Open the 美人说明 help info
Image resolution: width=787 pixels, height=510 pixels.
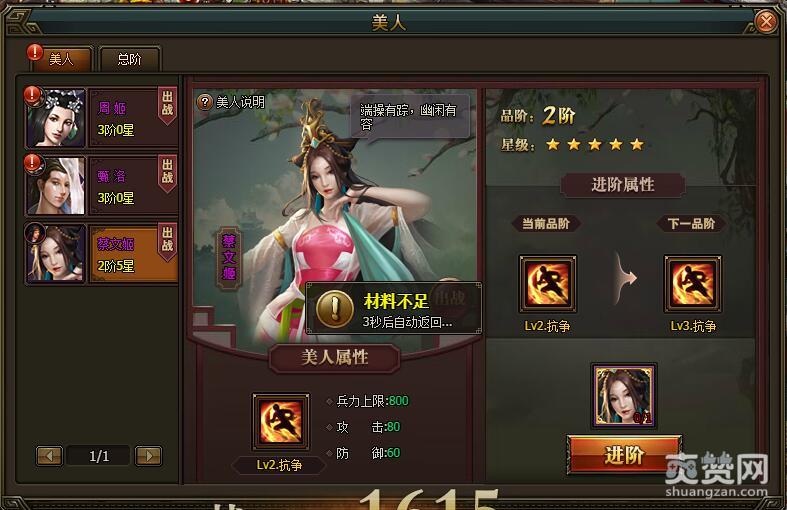(x=232, y=101)
